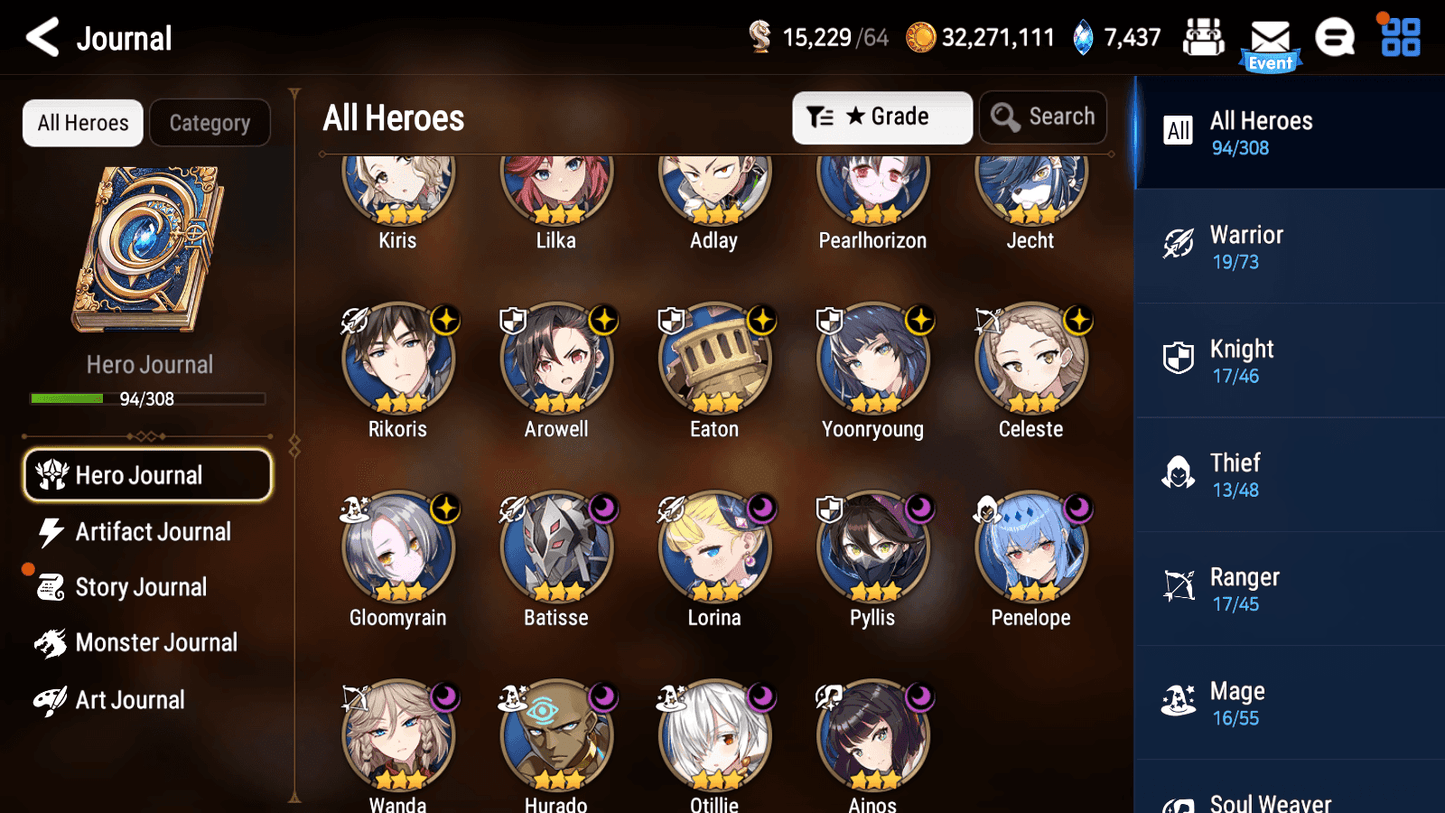Click the All Heroes filter in right panel
This screenshot has width=1445, height=813.
(1288, 132)
